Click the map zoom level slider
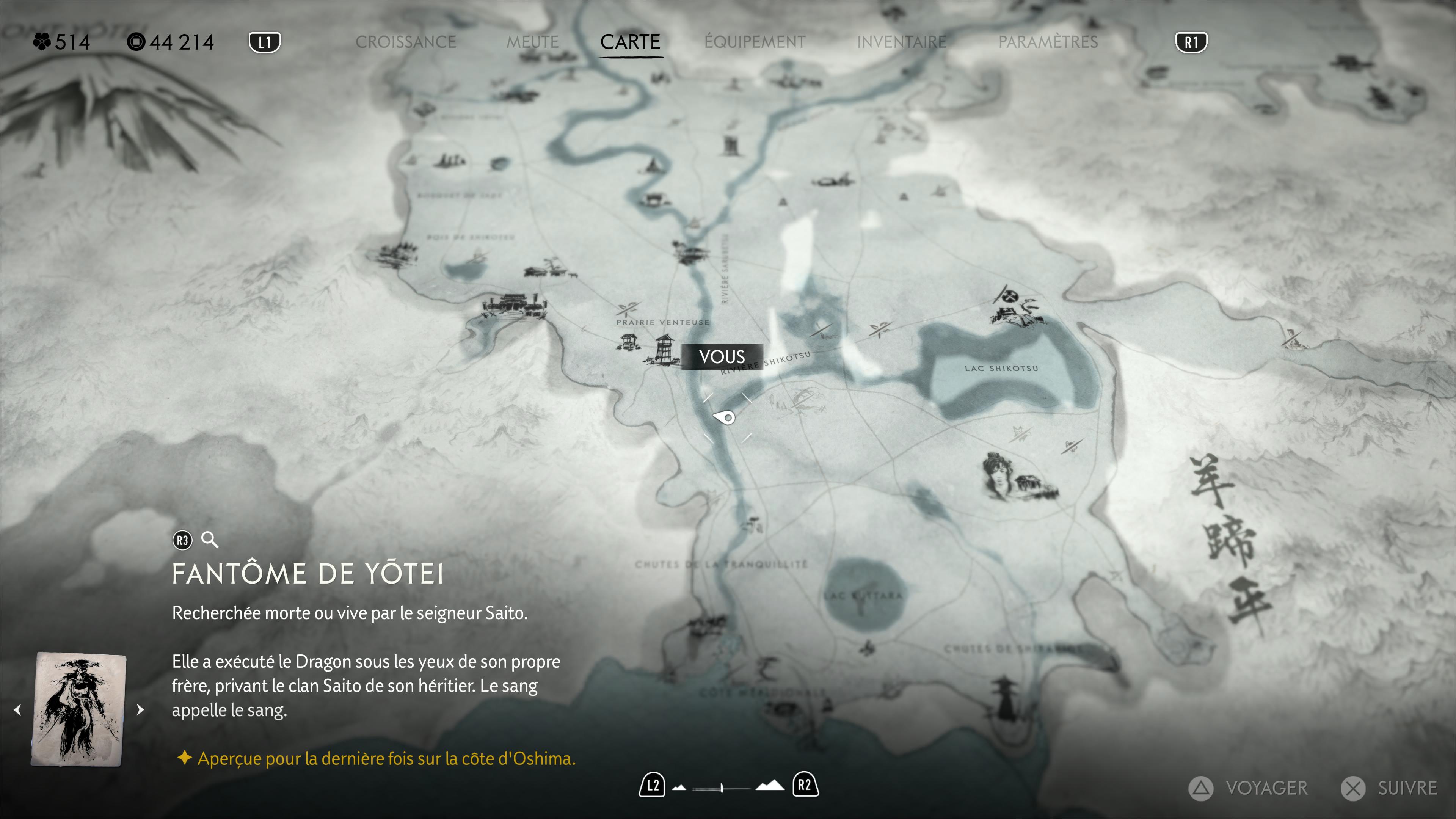1456x819 pixels. (x=722, y=787)
